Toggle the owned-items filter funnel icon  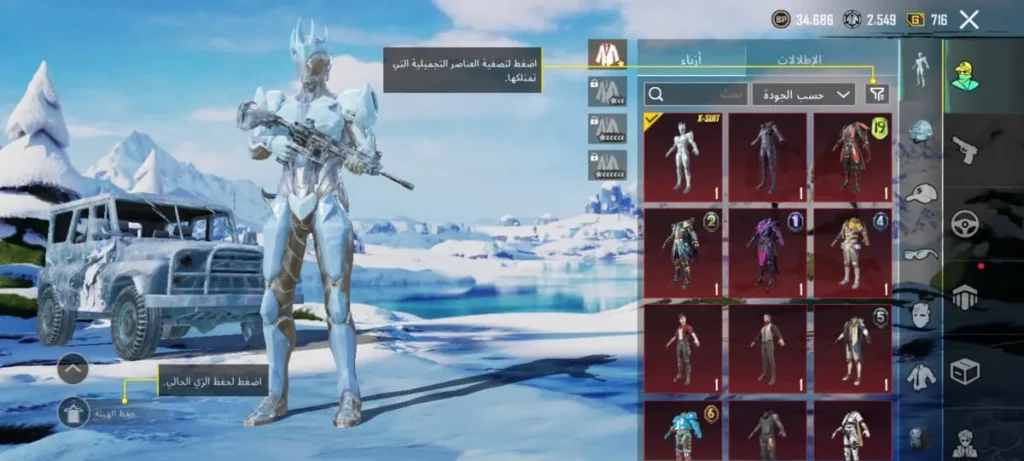(x=876, y=94)
